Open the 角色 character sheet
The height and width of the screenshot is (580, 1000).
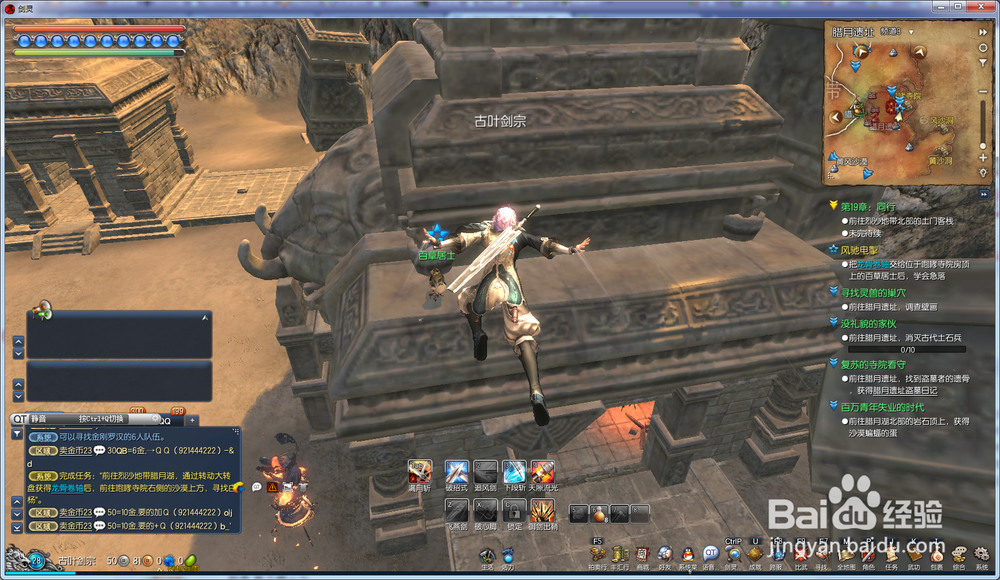(869, 554)
